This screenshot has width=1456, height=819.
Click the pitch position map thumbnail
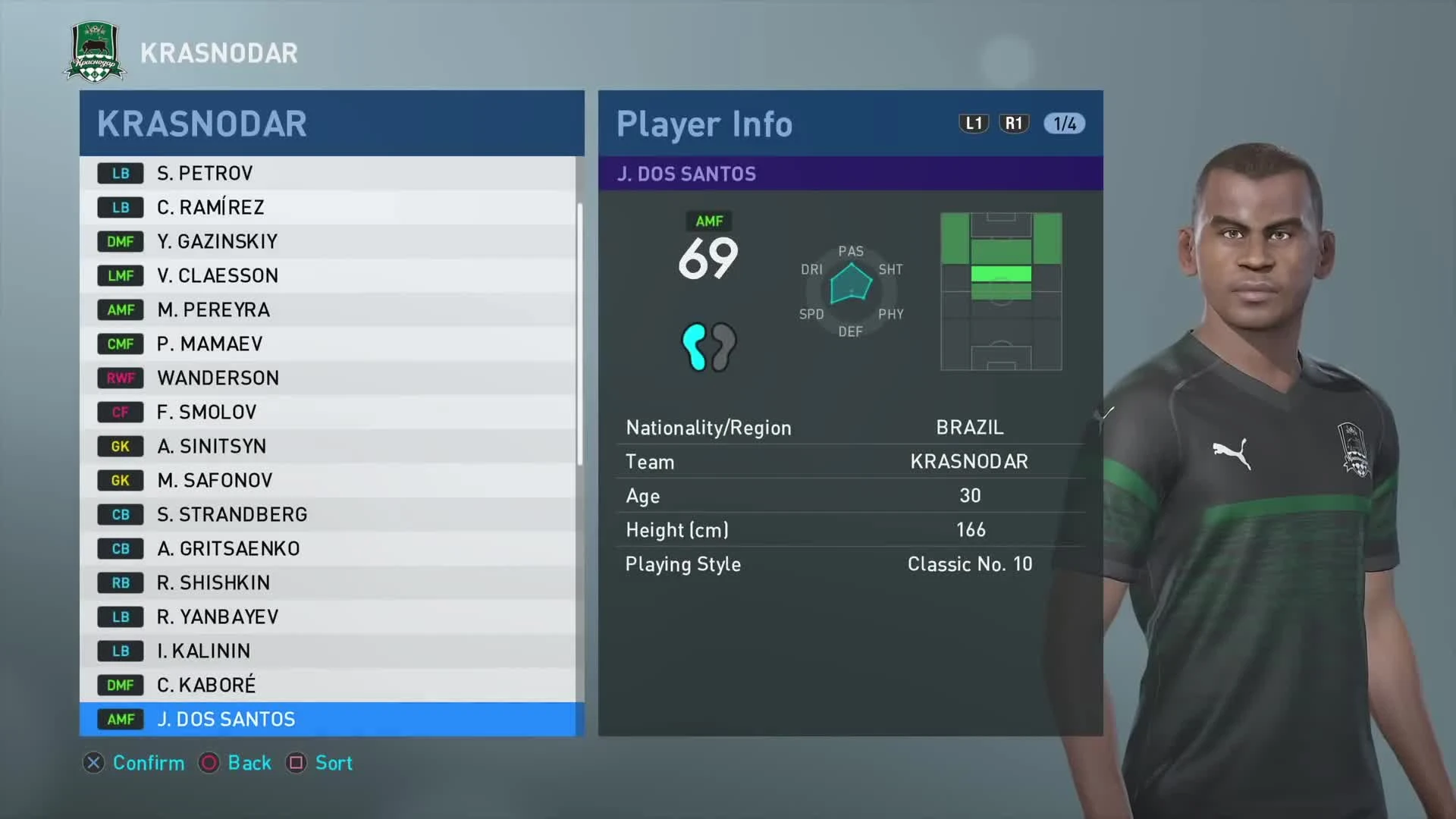1001,292
